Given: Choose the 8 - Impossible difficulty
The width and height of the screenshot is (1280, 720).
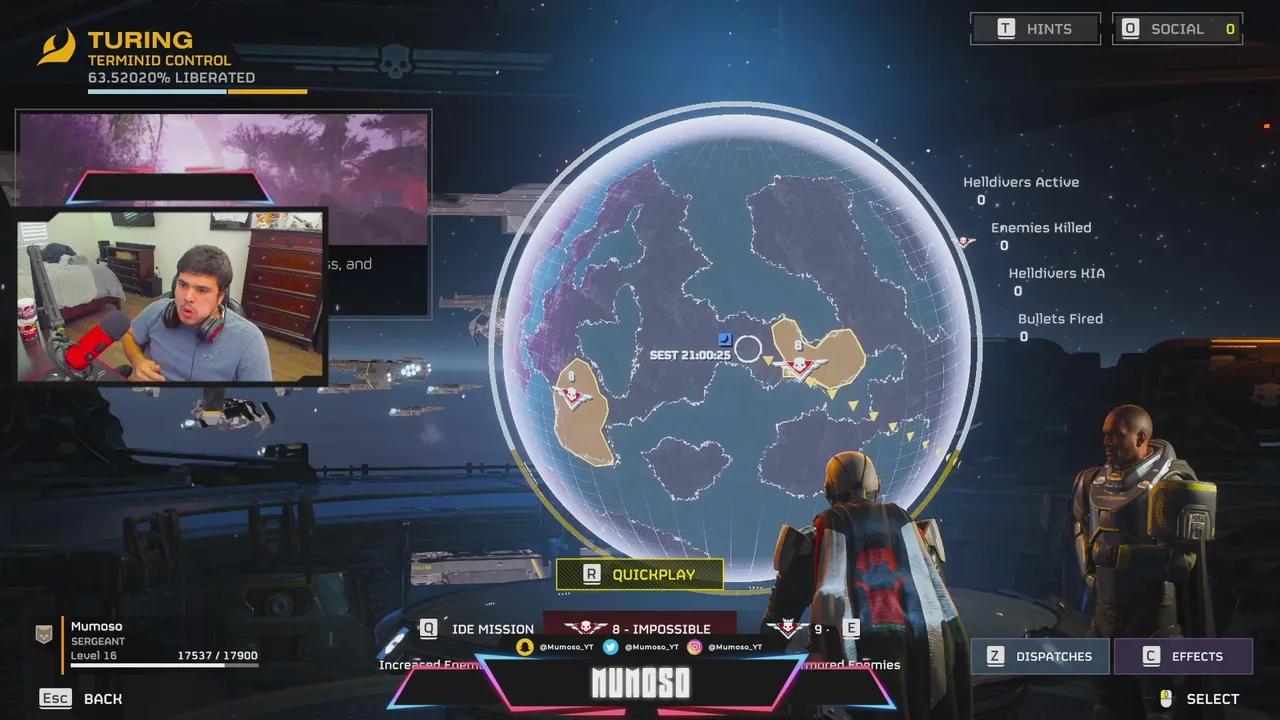Looking at the screenshot, I should [639, 628].
